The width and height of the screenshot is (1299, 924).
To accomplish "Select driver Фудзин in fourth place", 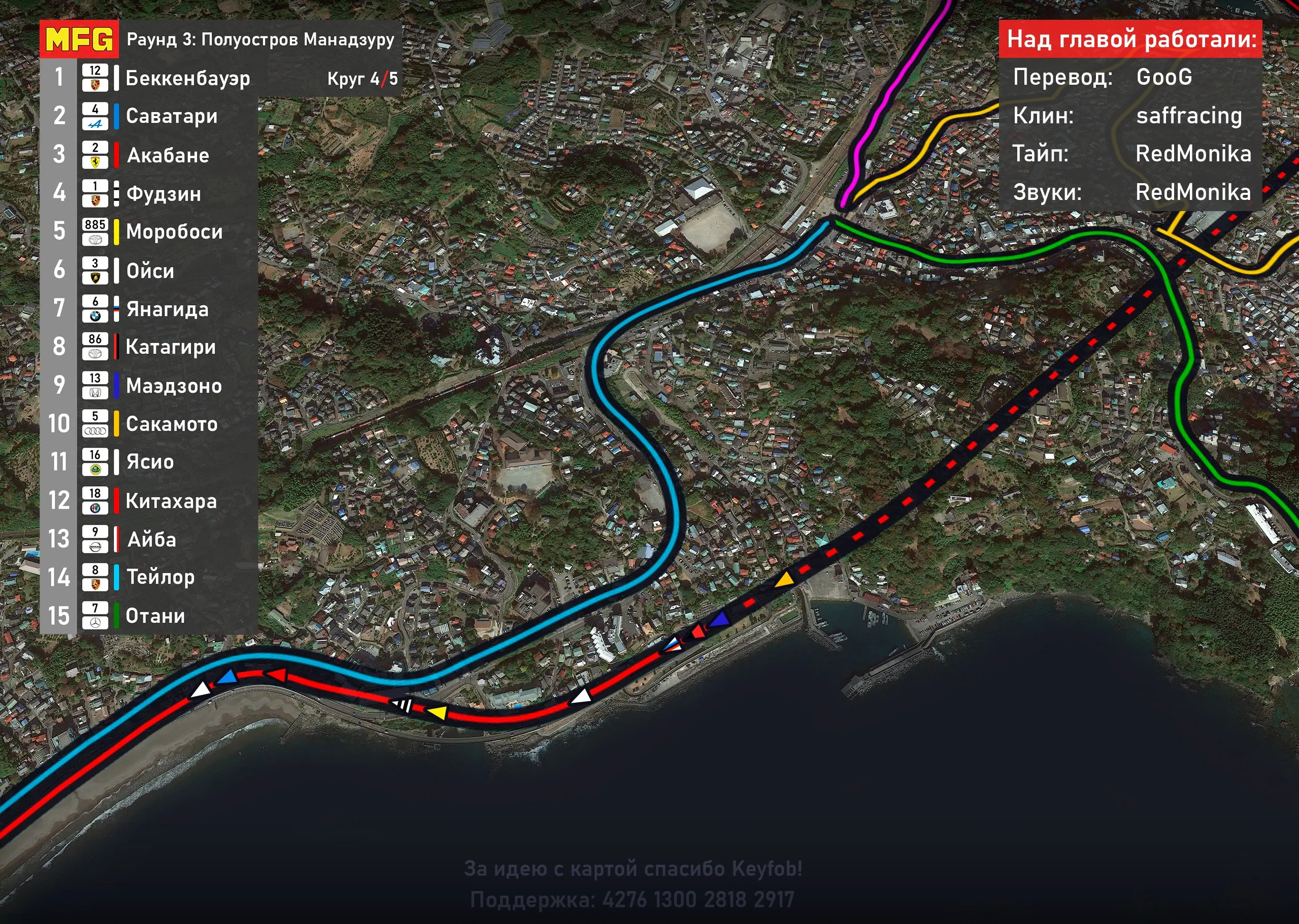I will (x=163, y=193).
